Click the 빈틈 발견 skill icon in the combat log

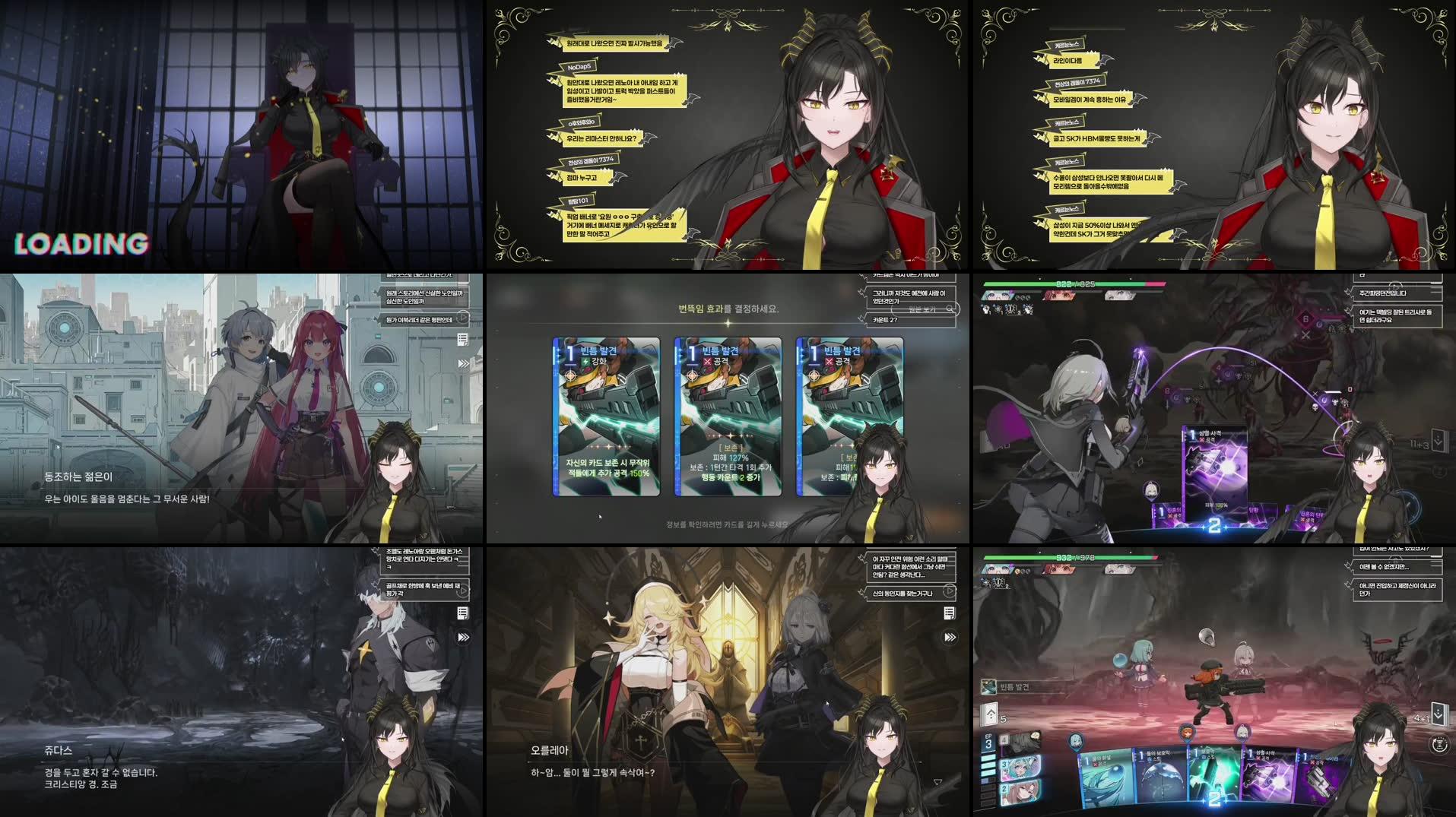[987, 688]
